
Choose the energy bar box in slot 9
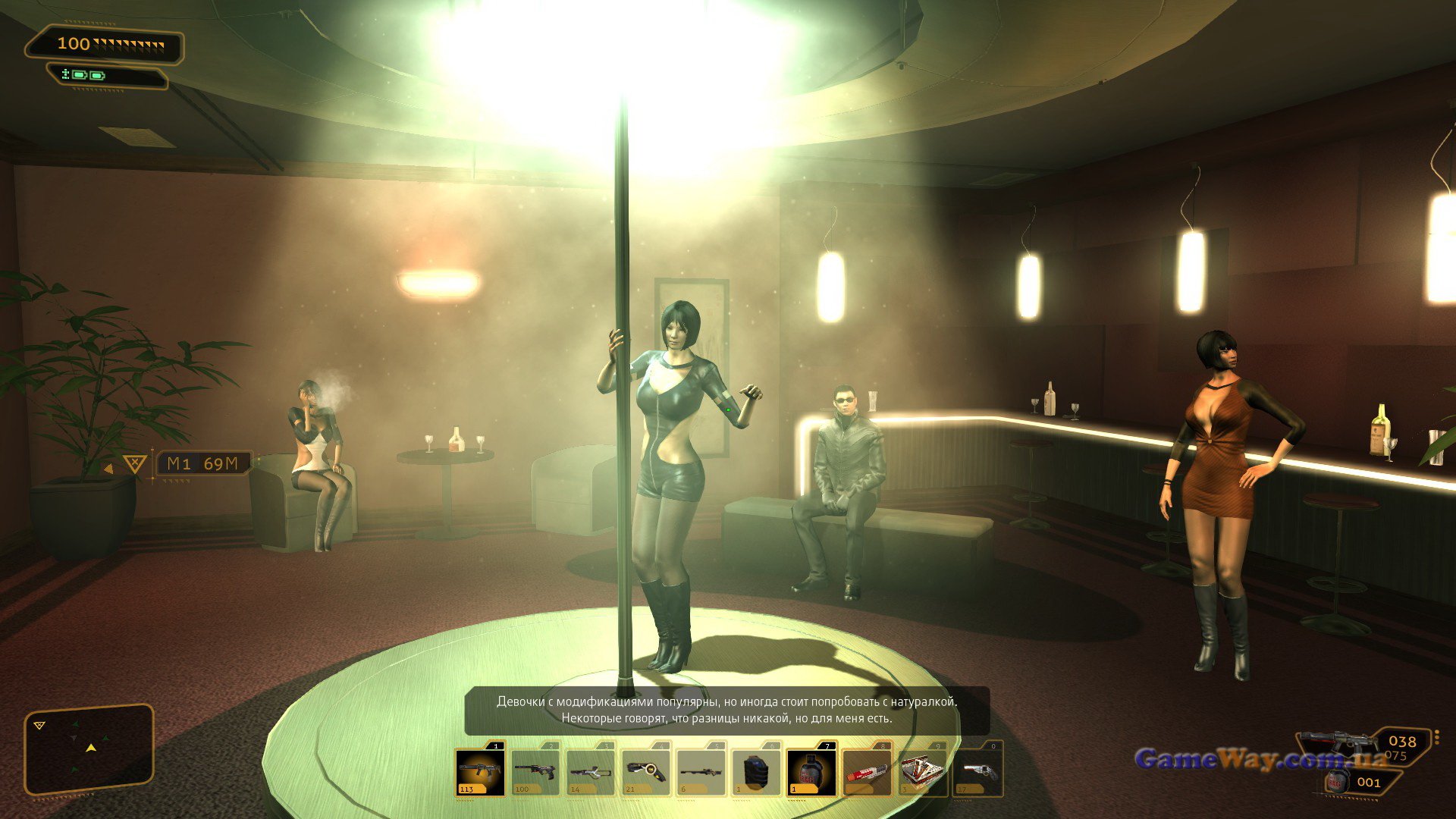coord(922,772)
